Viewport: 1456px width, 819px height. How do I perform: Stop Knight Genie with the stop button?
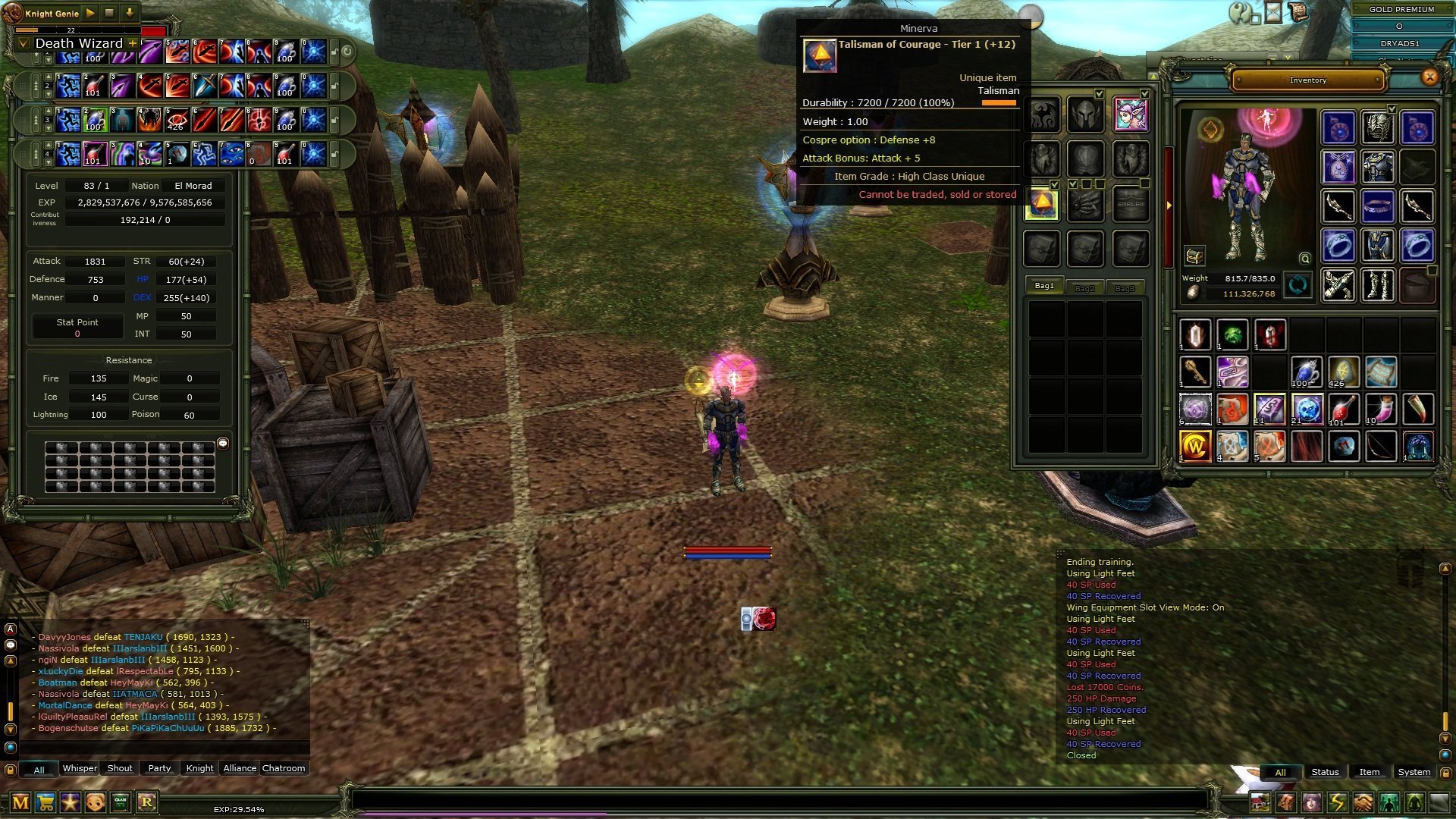click(x=109, y=13)
